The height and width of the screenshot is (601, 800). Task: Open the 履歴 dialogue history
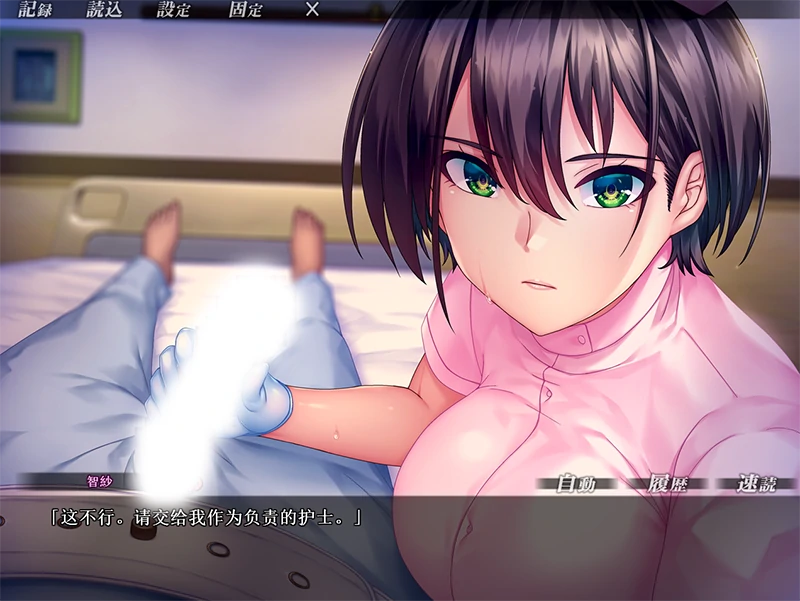point(666,485)
